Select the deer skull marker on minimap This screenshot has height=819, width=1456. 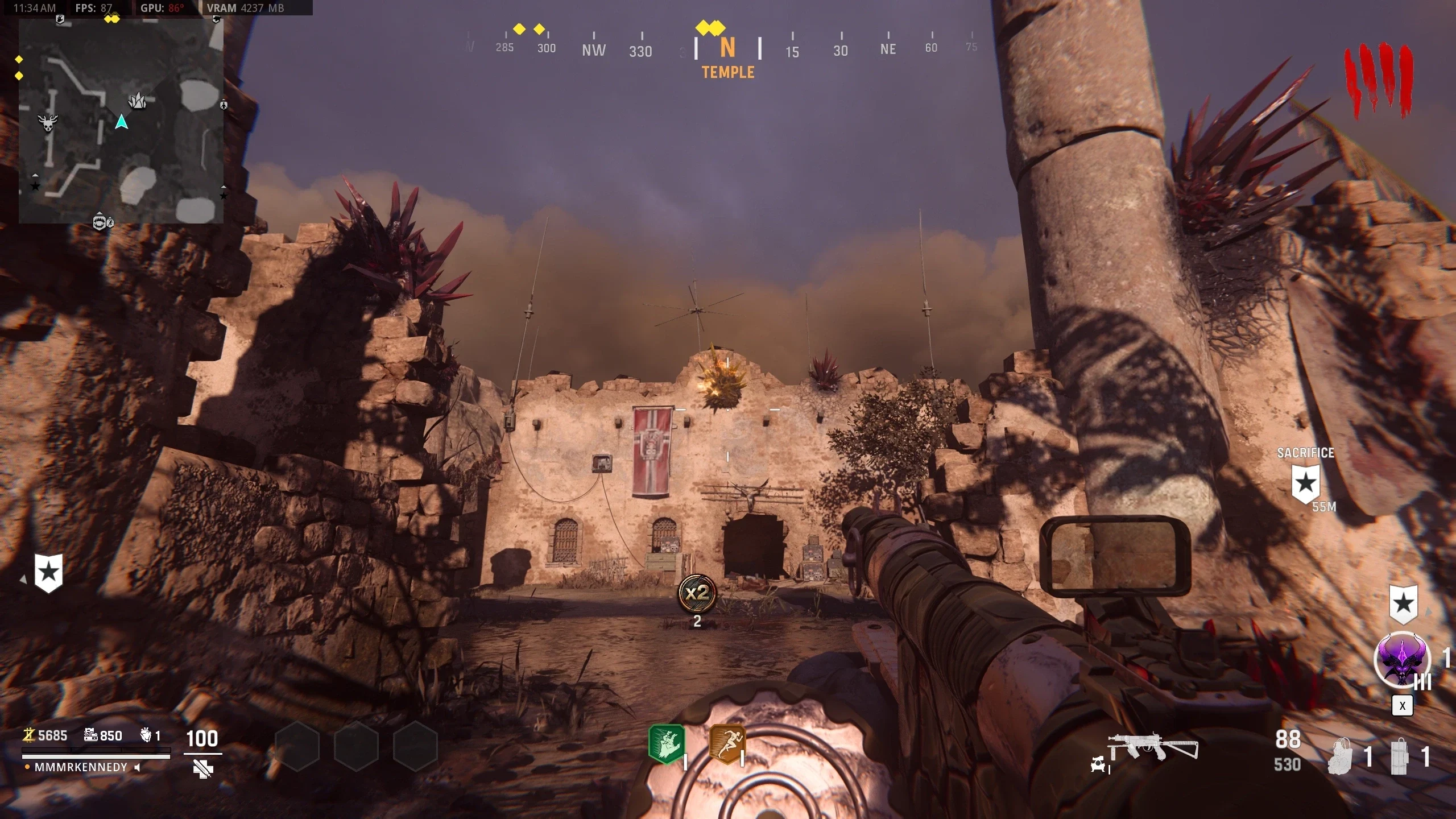click(48, 122)
